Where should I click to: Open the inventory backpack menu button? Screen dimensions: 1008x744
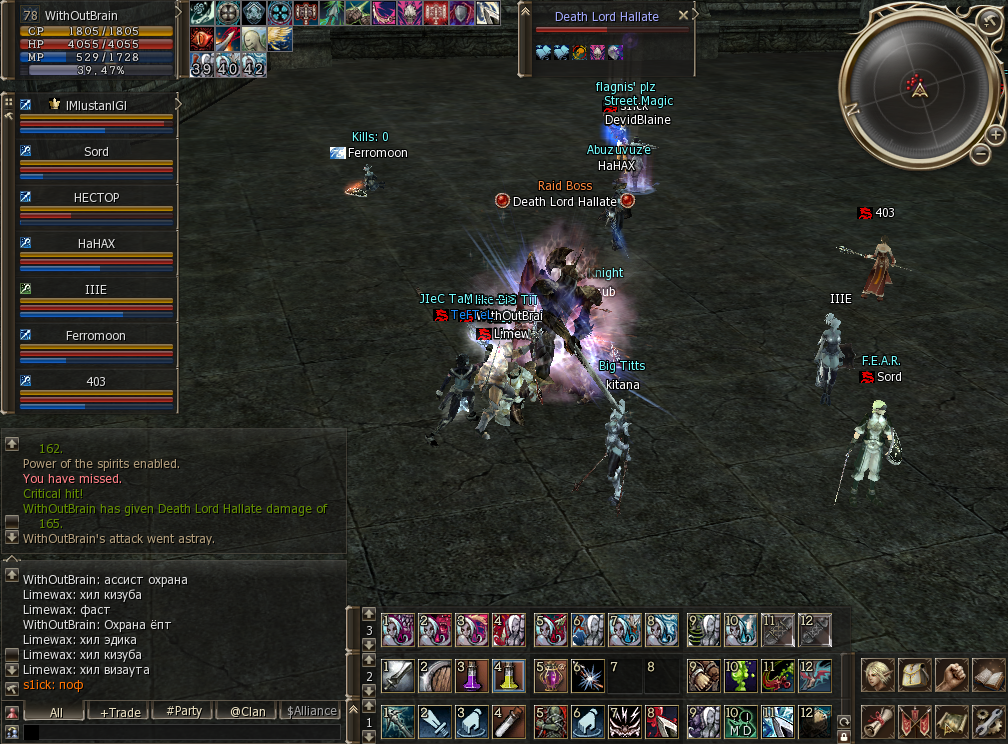coord(914,675)
